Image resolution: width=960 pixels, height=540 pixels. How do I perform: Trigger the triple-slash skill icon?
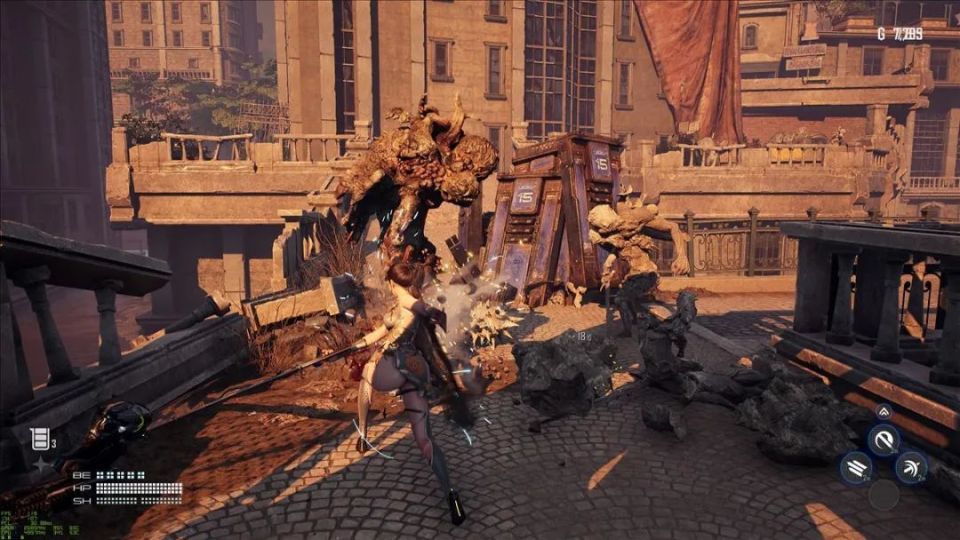(855, 467)
